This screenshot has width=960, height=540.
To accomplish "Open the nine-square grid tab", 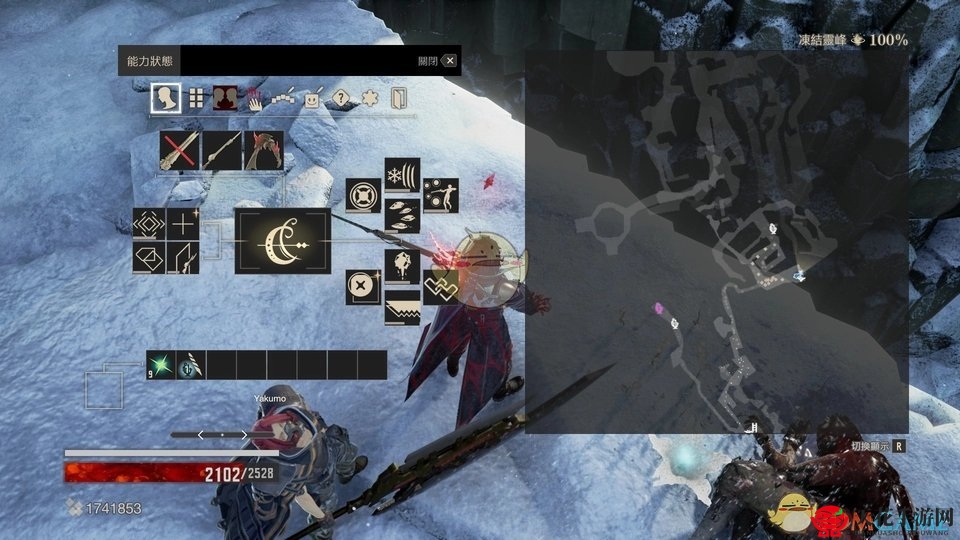I will pos(197,98).
